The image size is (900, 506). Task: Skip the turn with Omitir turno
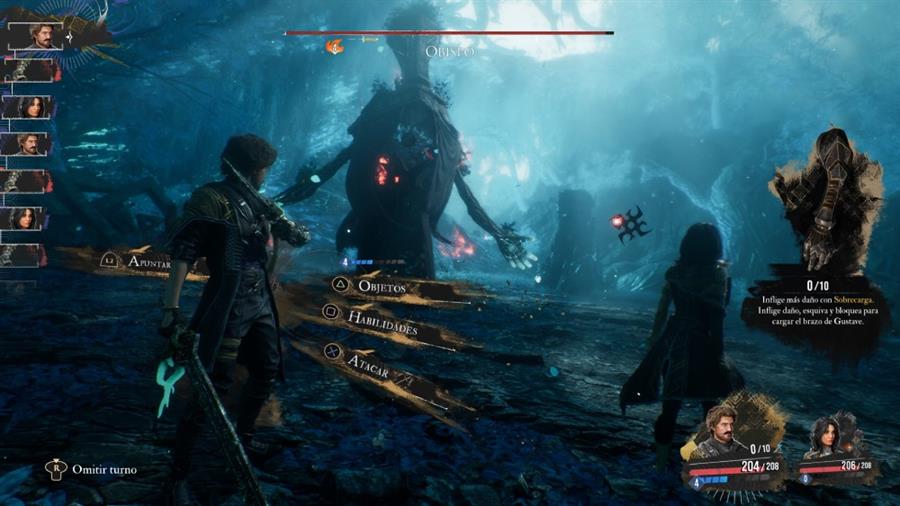pos(96,469)
